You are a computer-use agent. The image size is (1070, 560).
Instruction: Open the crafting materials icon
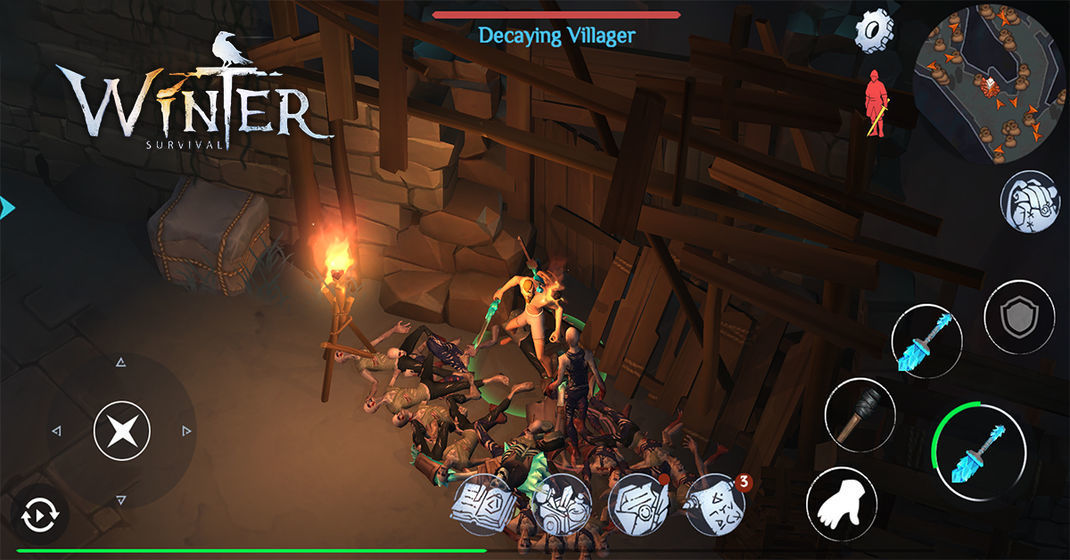click(x=562, y=506)
